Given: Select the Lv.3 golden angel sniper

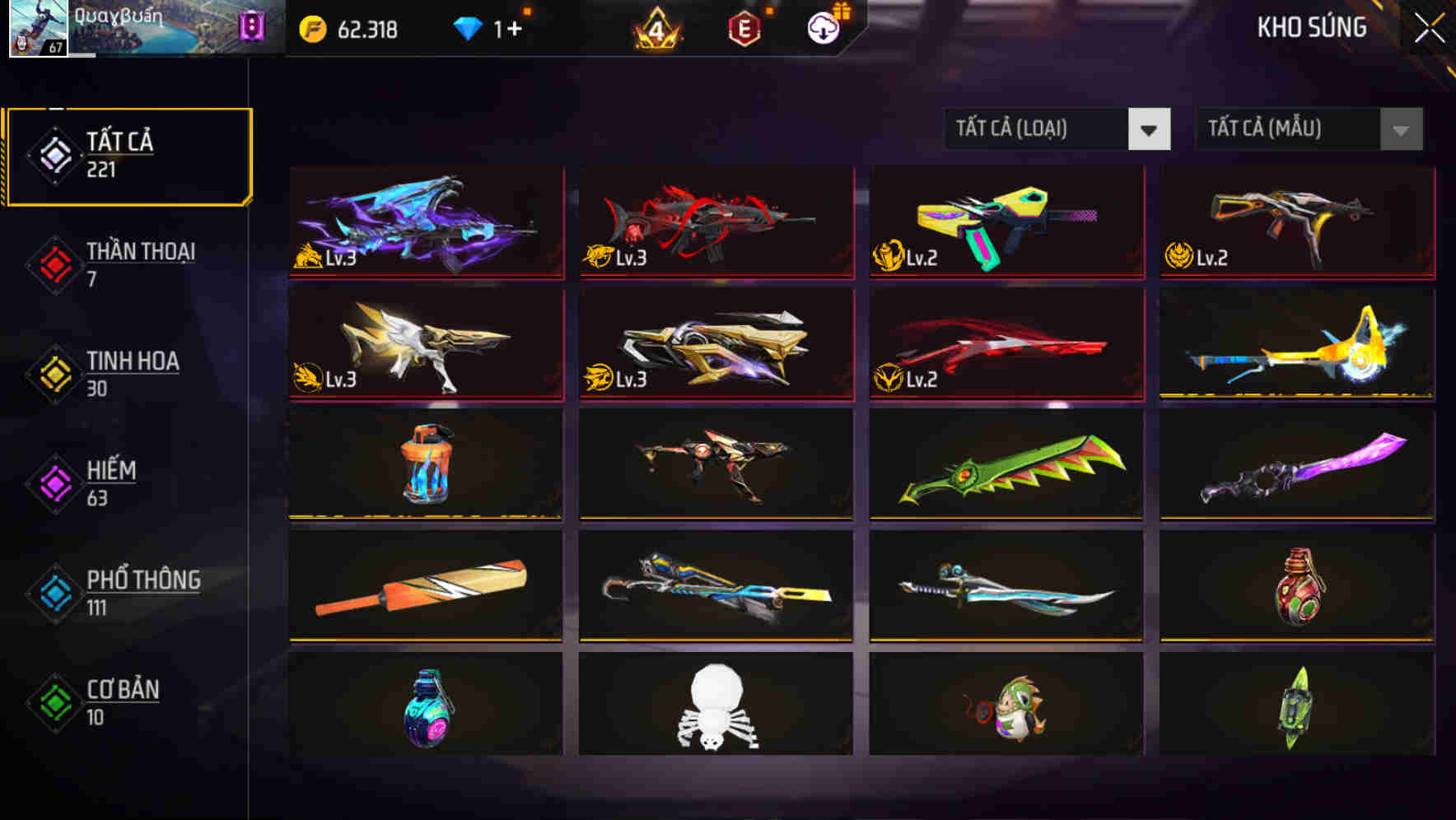Looking at the screenshot, I should (x=425, y=345).
